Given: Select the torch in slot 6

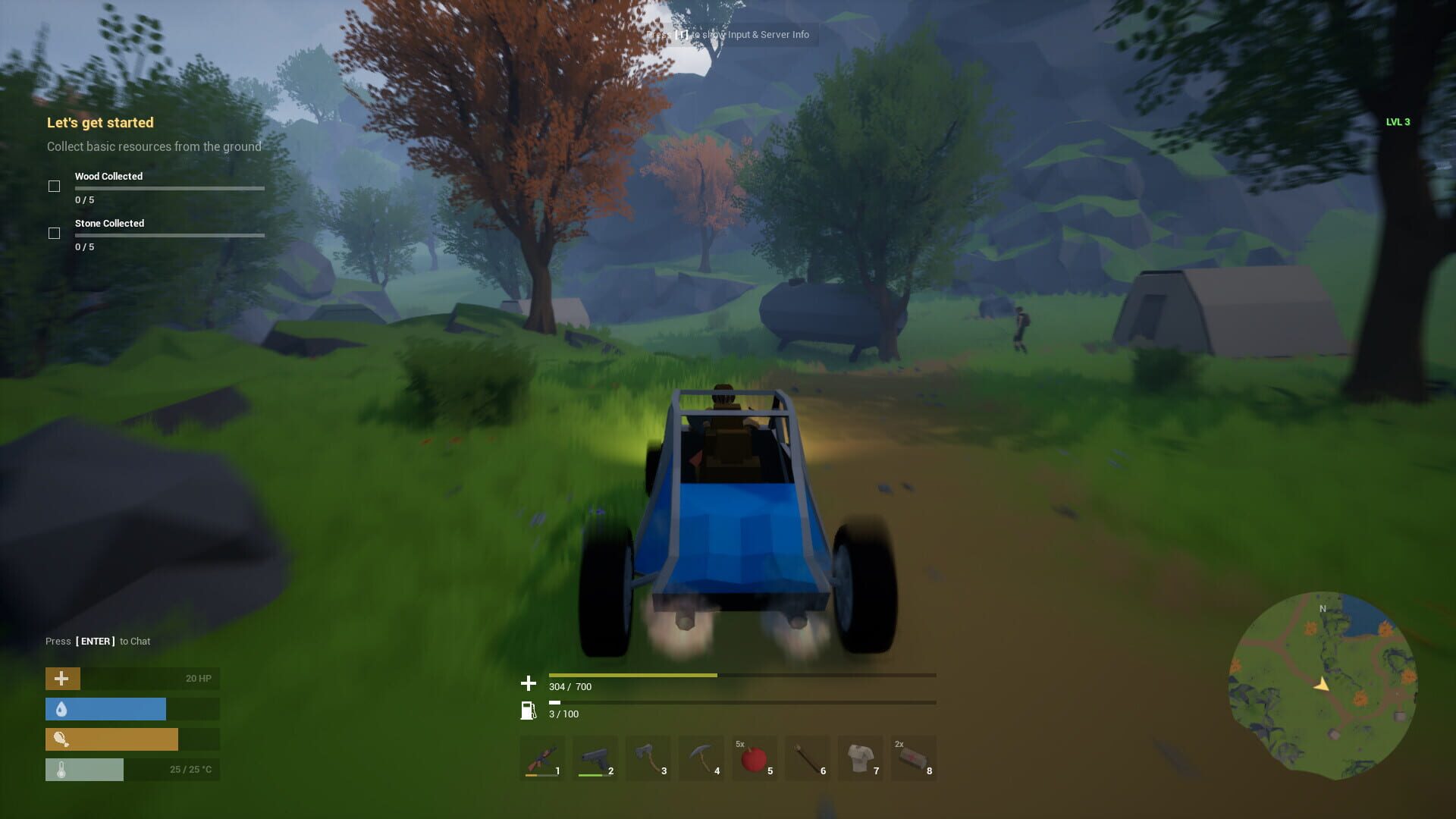Looking at the screenshot, I should click(808, 758).
